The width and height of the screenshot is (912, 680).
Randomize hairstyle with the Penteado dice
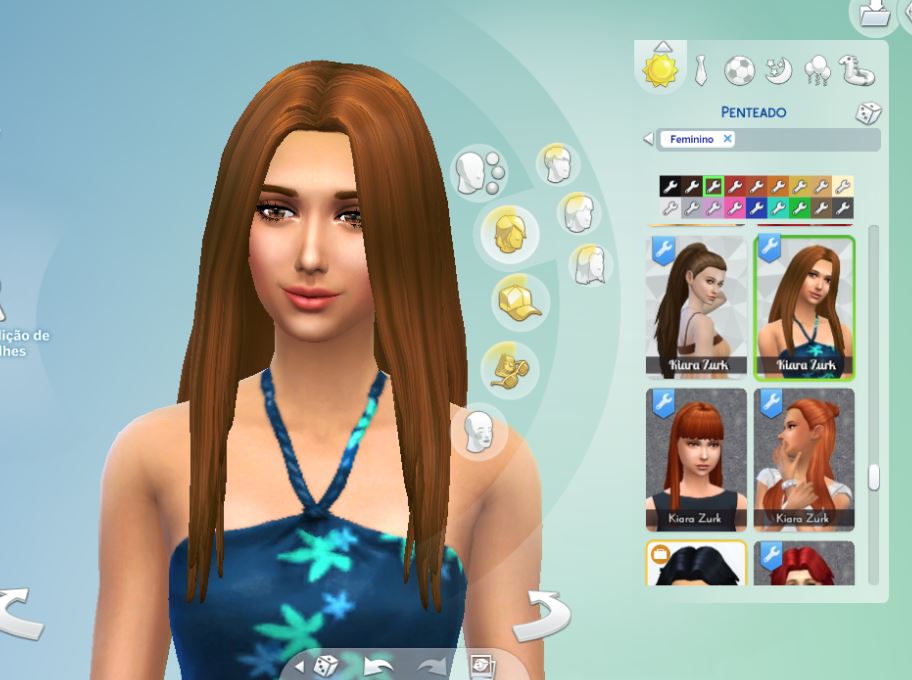867,113
